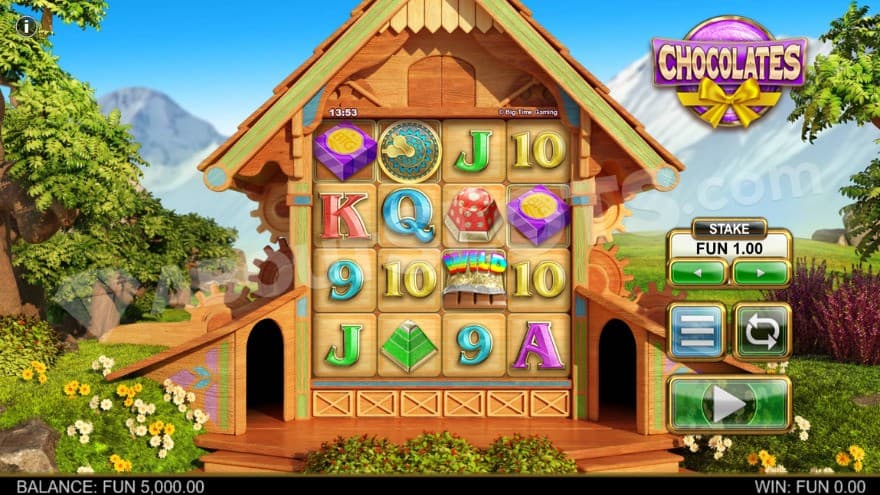The height and width of the screenshot is (495, 880).
Task: Activate the autoplay circular arrows button
Action: click(762, 331)
